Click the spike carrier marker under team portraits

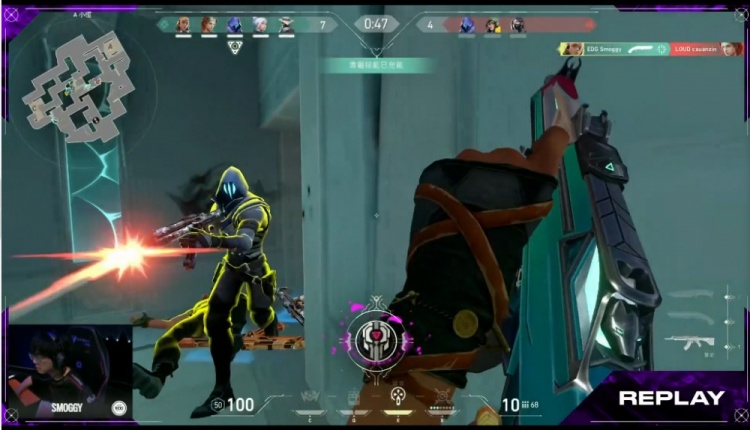point(235,47)
